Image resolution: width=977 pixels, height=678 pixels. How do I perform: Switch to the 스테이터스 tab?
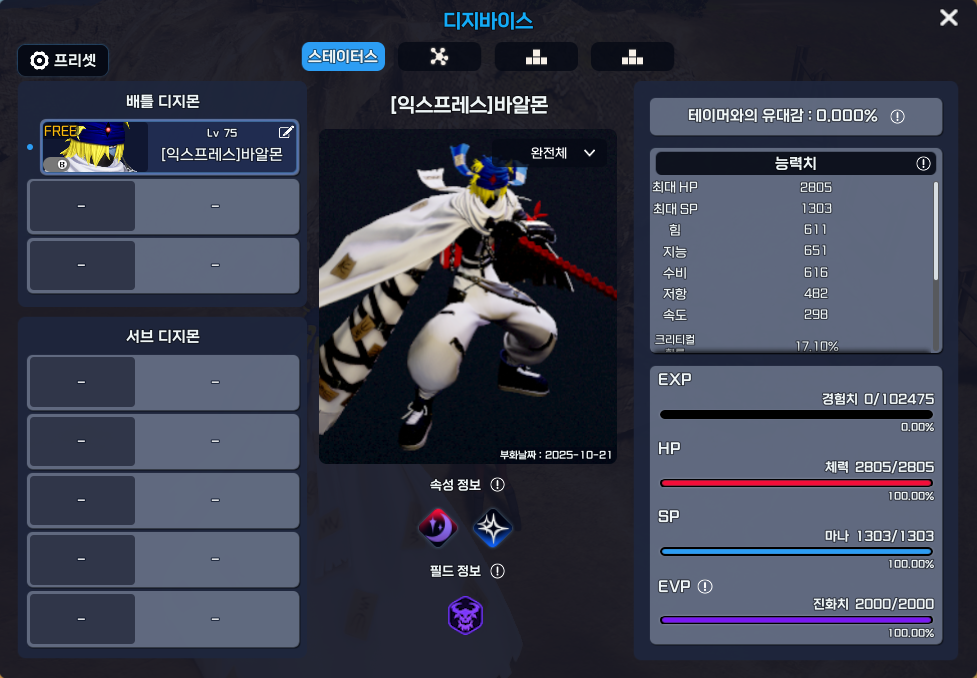(x=343, y=56)
